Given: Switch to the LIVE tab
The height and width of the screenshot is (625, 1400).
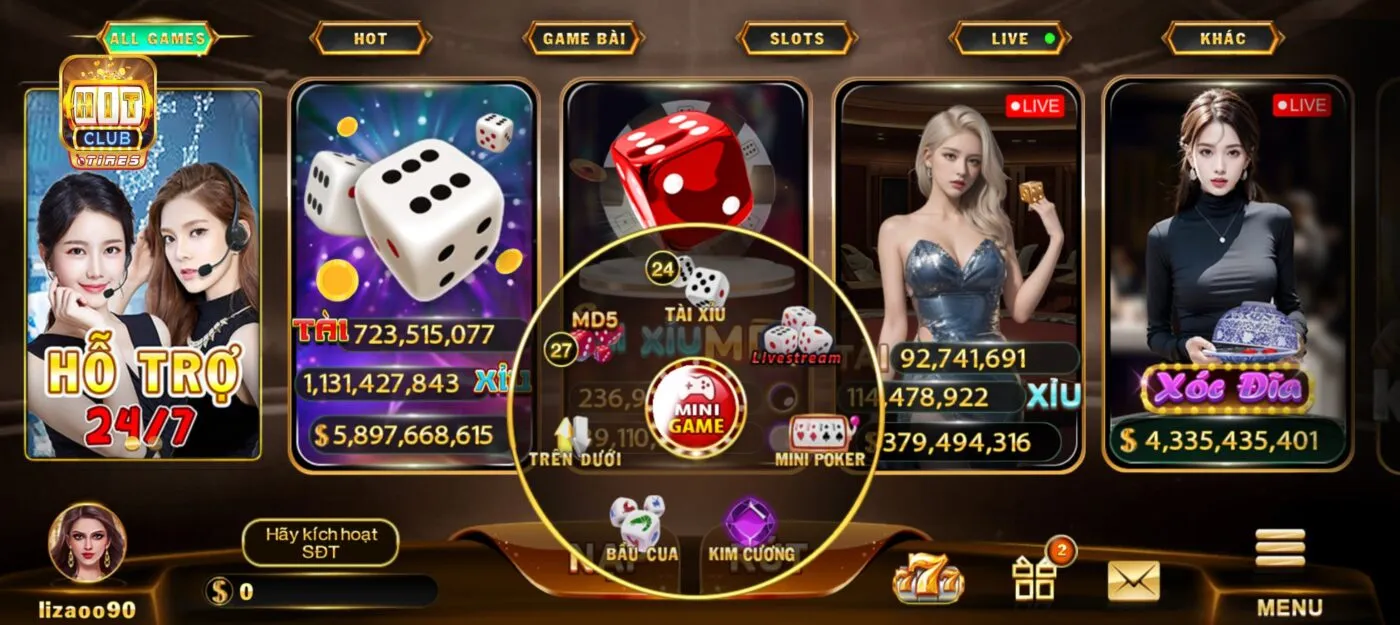Looking at the screenshot, I should [1010, 39].
